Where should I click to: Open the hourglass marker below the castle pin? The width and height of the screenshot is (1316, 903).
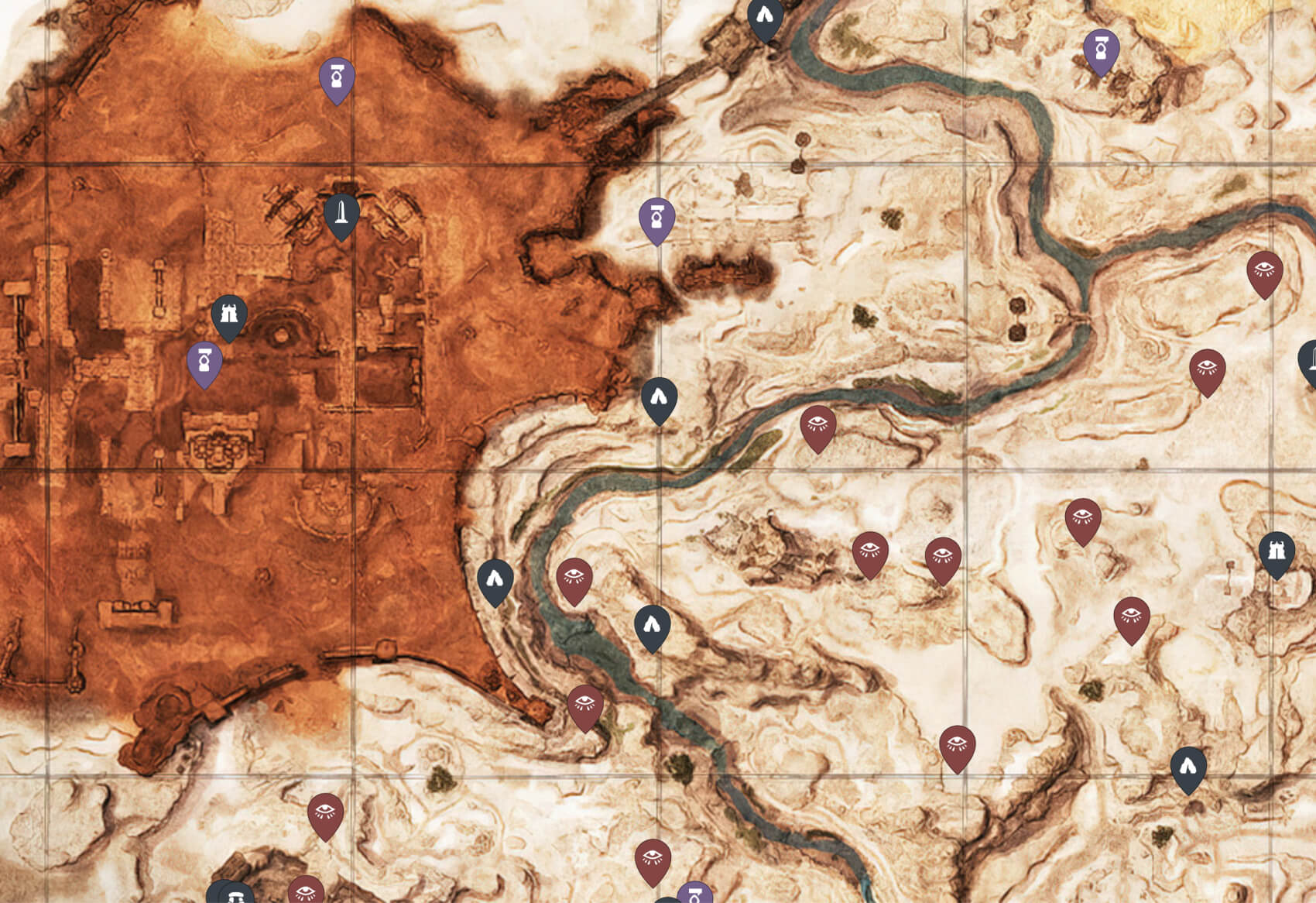pyautogui.click(x=204, y=359)
